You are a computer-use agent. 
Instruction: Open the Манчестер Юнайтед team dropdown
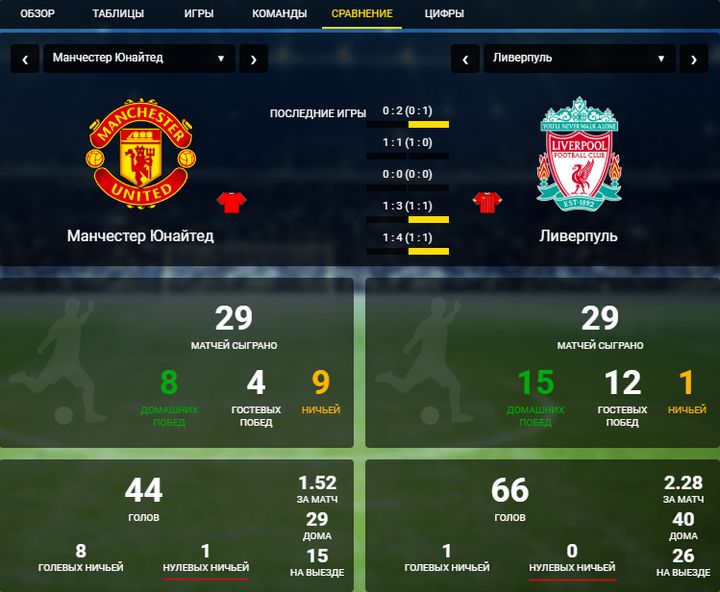(x=139, y=58)
